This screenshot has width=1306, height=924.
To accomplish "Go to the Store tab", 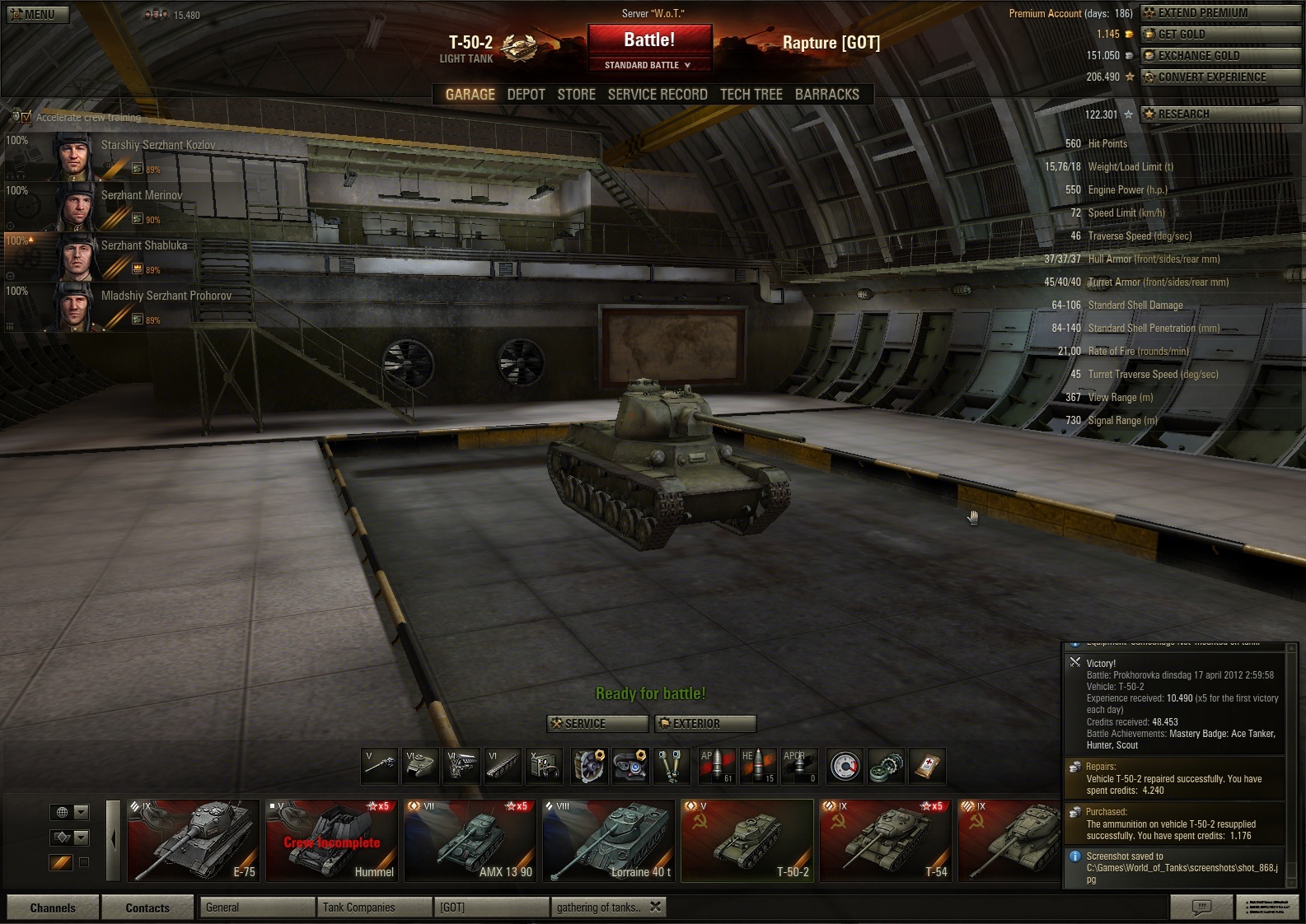I will 576,95.
